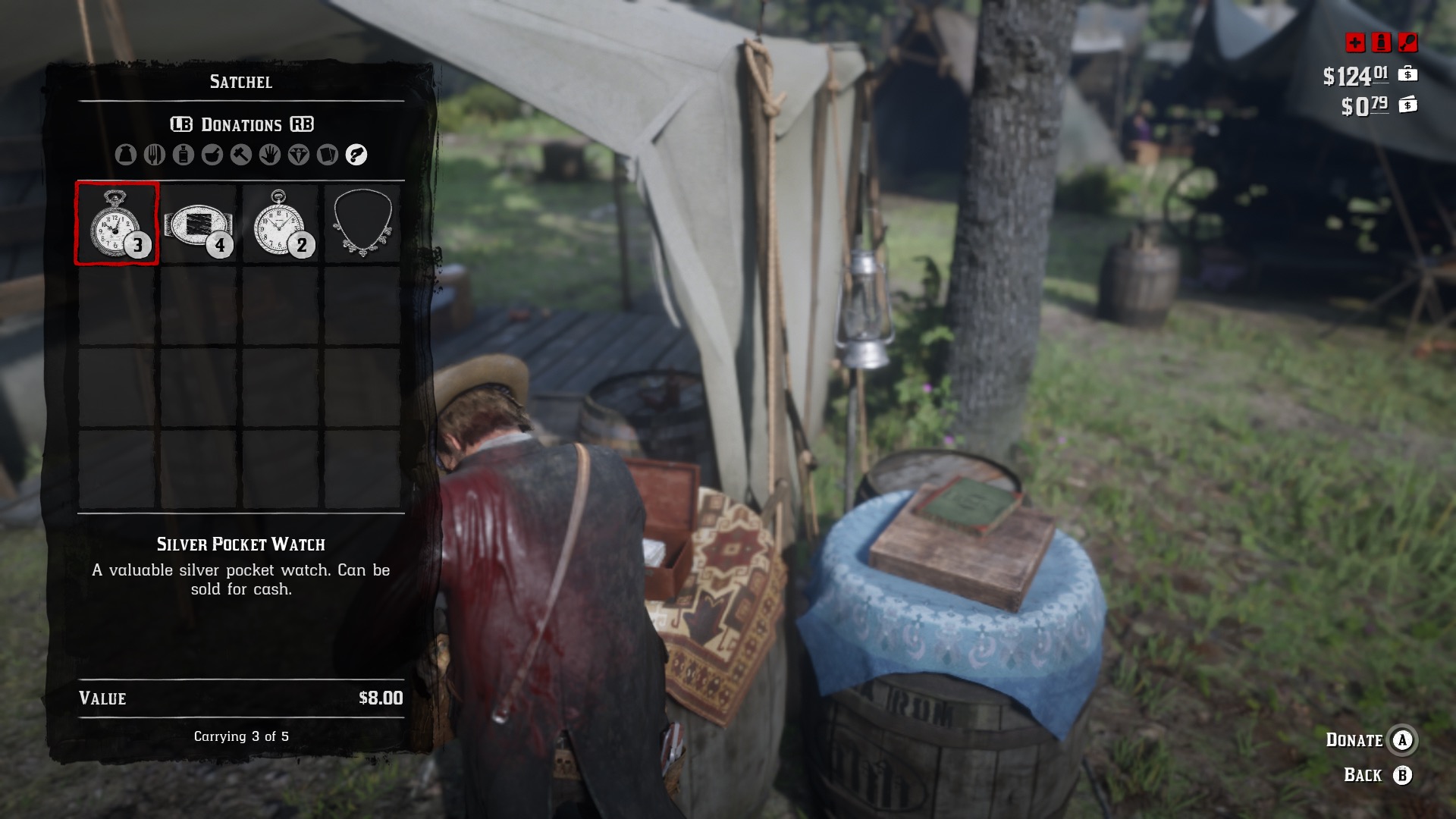Switch to the hammer materials tab
This screenshot has width=1456, height=819.
(241, 155)
